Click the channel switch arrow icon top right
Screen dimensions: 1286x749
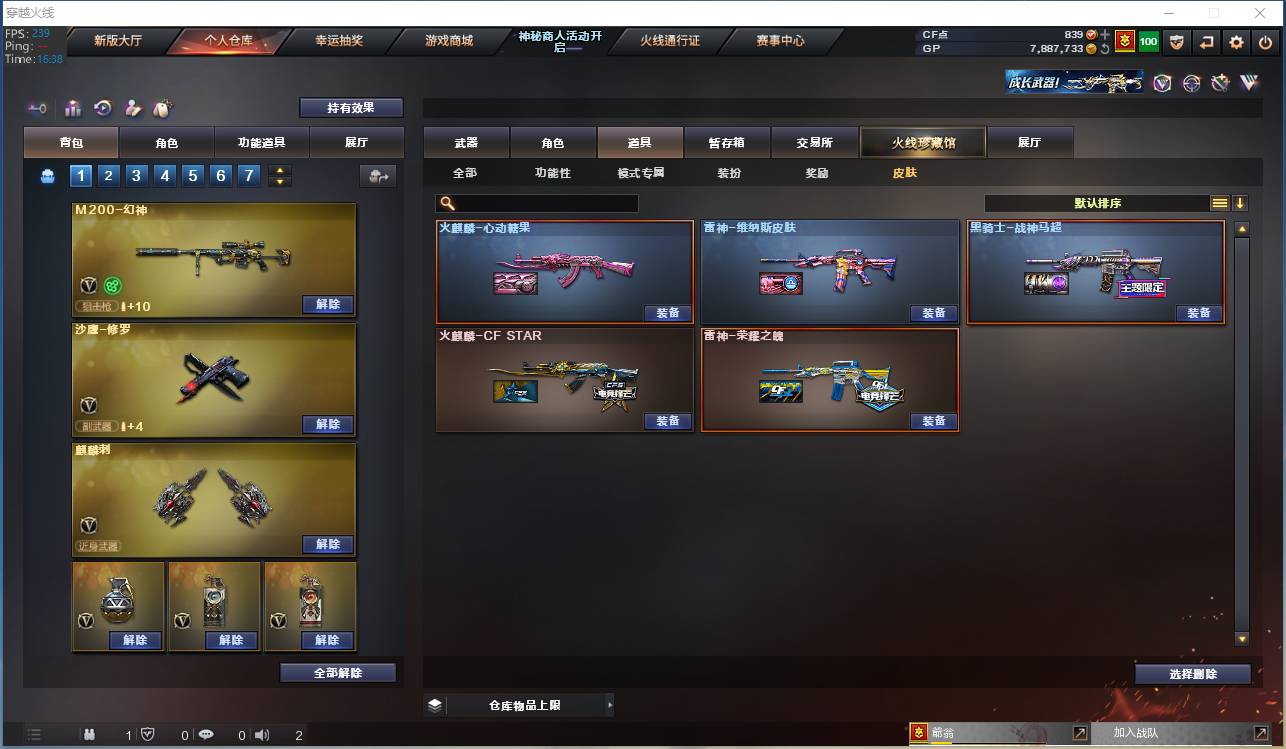coord(1207,42)
